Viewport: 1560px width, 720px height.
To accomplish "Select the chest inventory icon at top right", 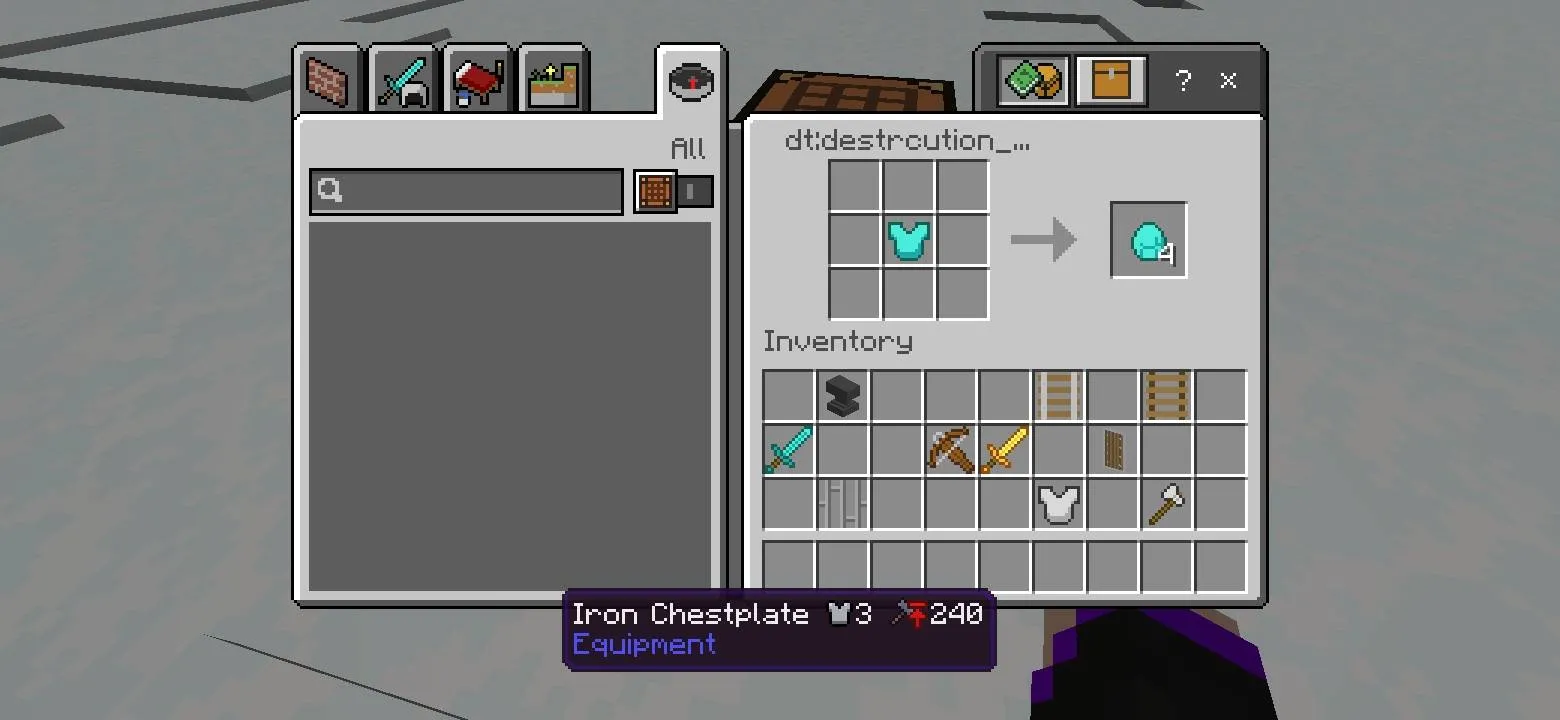I will pyautogui.click(x=1113, y=80).
